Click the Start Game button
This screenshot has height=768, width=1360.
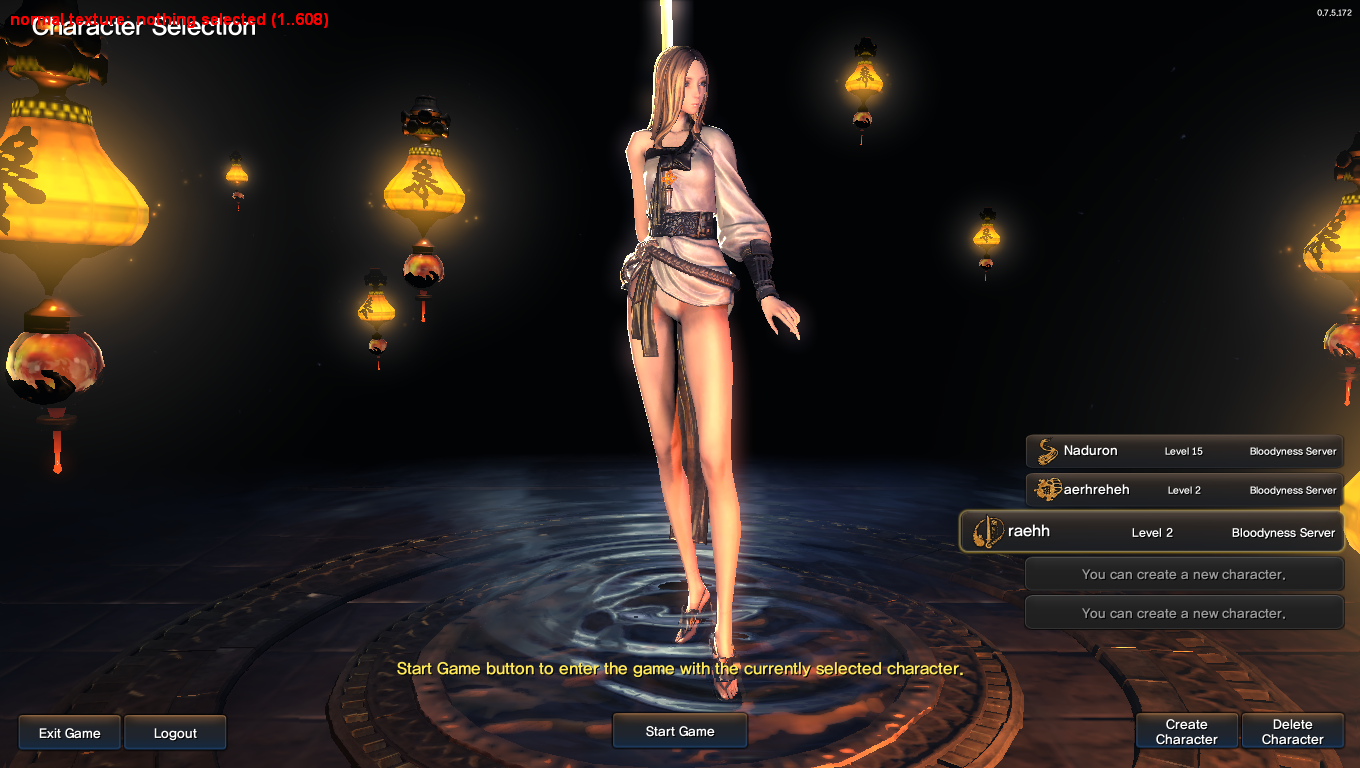(x=680, y=731)
